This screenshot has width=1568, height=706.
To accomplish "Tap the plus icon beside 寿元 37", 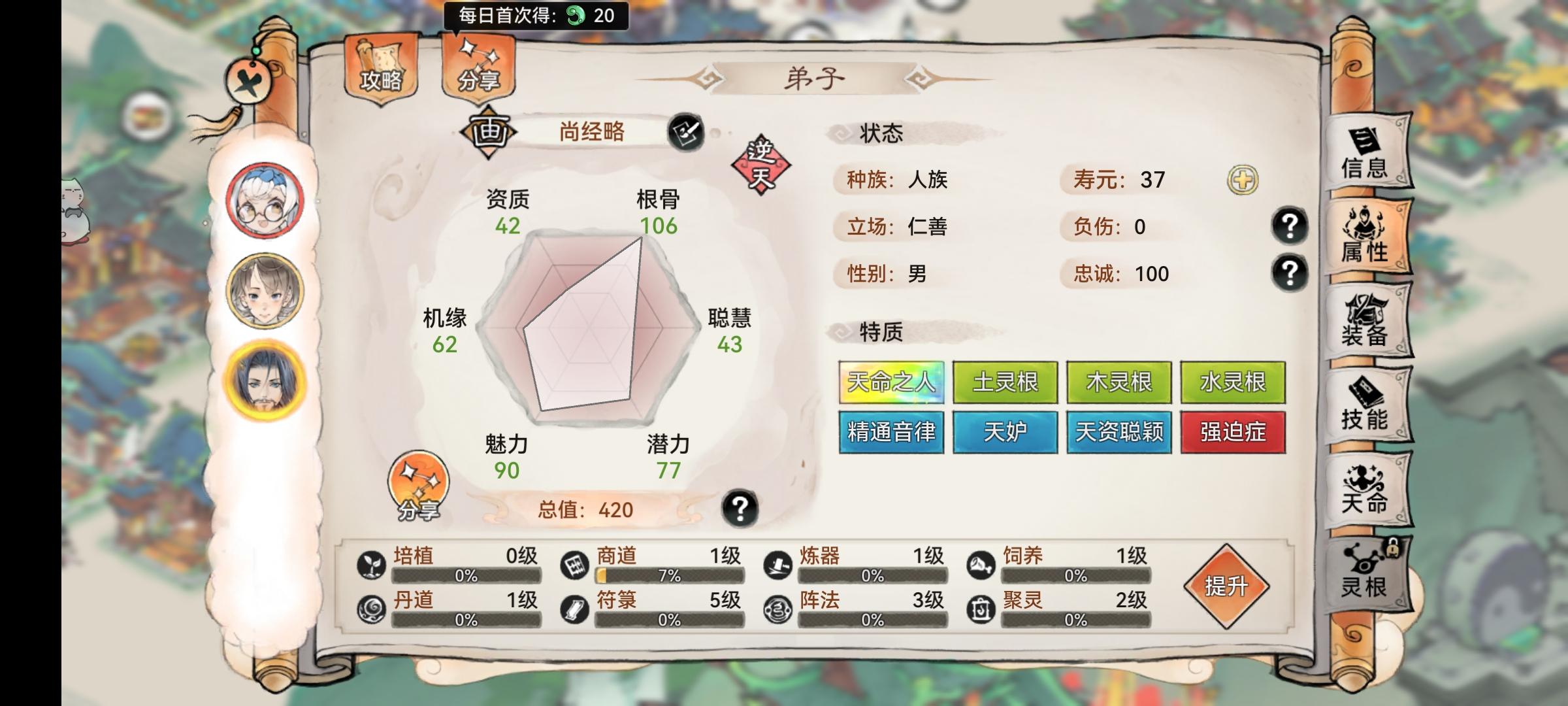I will click(1243, 178).
